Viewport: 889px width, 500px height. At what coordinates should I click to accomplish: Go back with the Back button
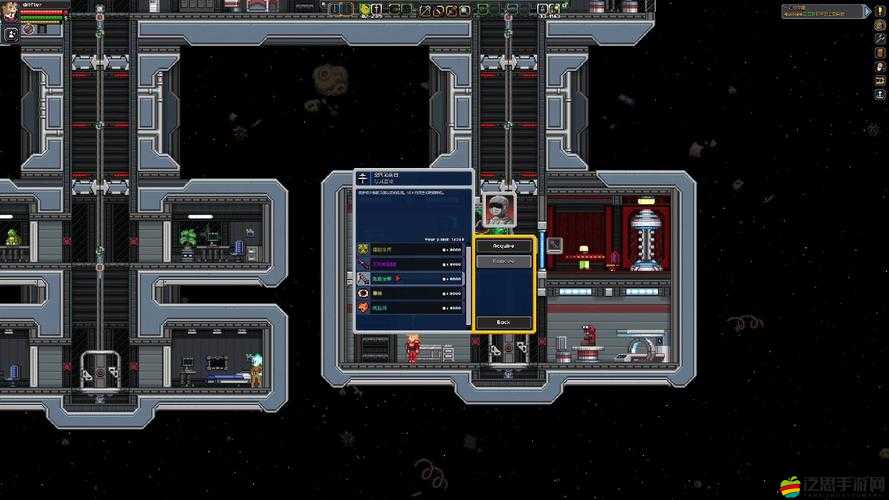(x=504, y=322)
